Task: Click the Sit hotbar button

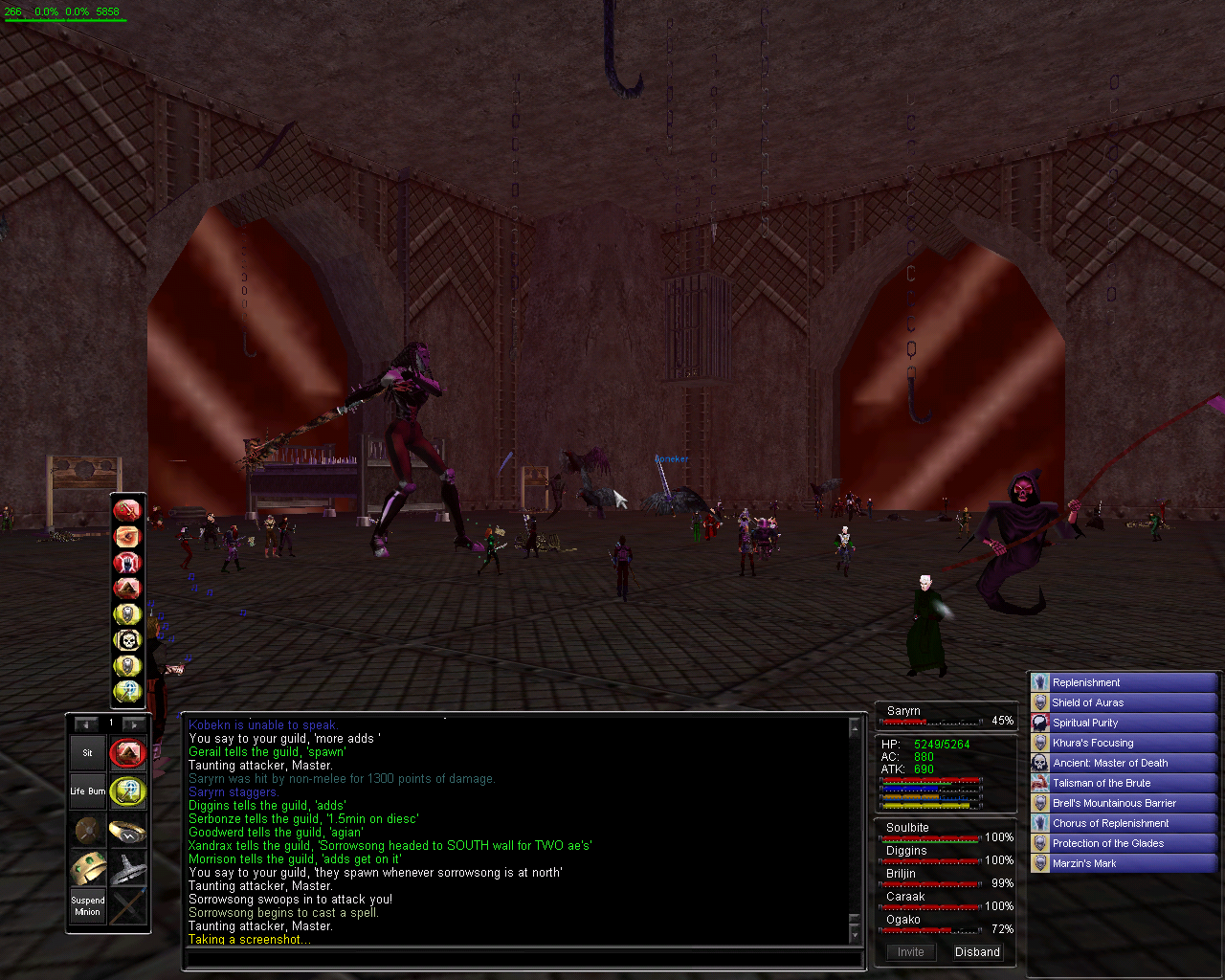Action: (x=87, y=753)
